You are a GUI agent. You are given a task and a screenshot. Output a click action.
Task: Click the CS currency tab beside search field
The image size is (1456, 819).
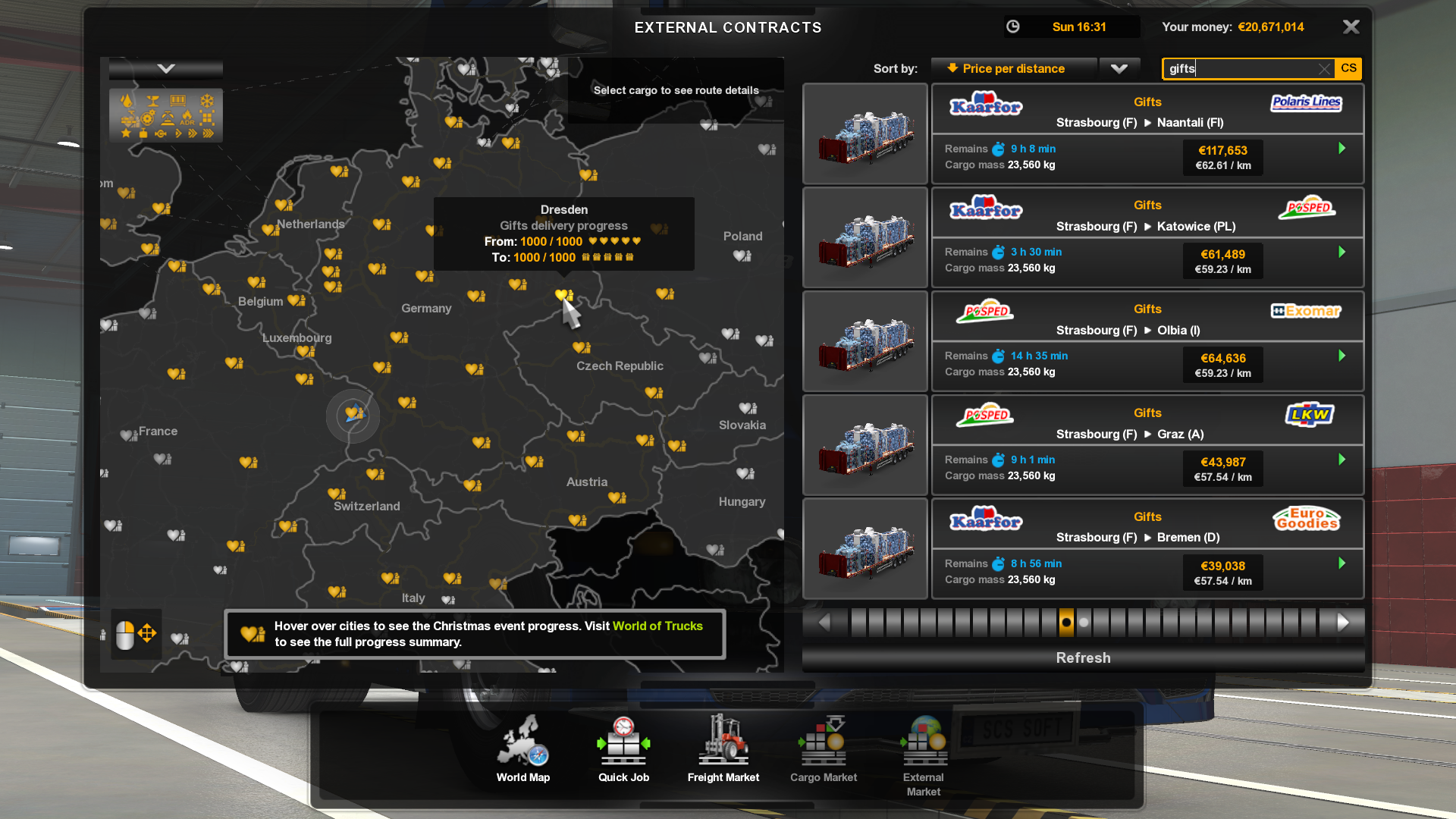point(1348,68)
